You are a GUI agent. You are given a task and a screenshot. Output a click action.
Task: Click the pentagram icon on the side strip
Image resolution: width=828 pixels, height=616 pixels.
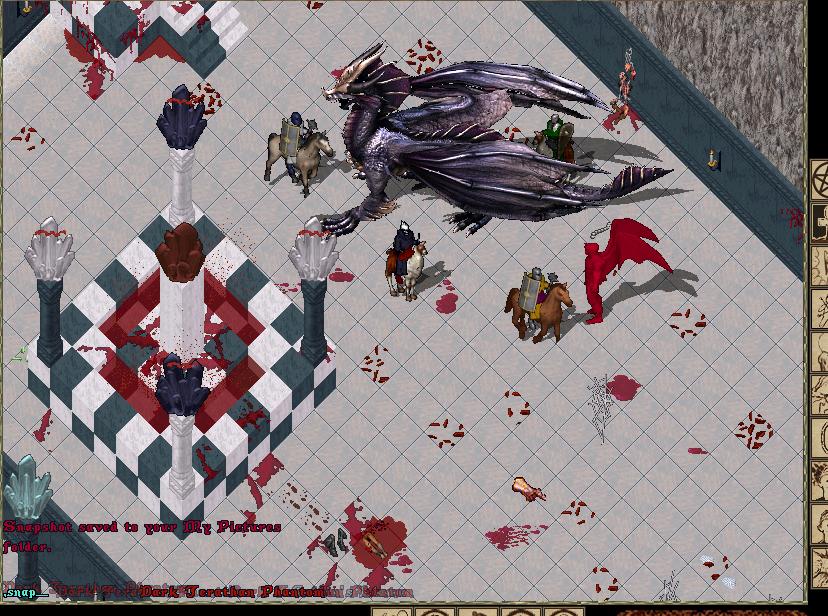pos(821,181)
